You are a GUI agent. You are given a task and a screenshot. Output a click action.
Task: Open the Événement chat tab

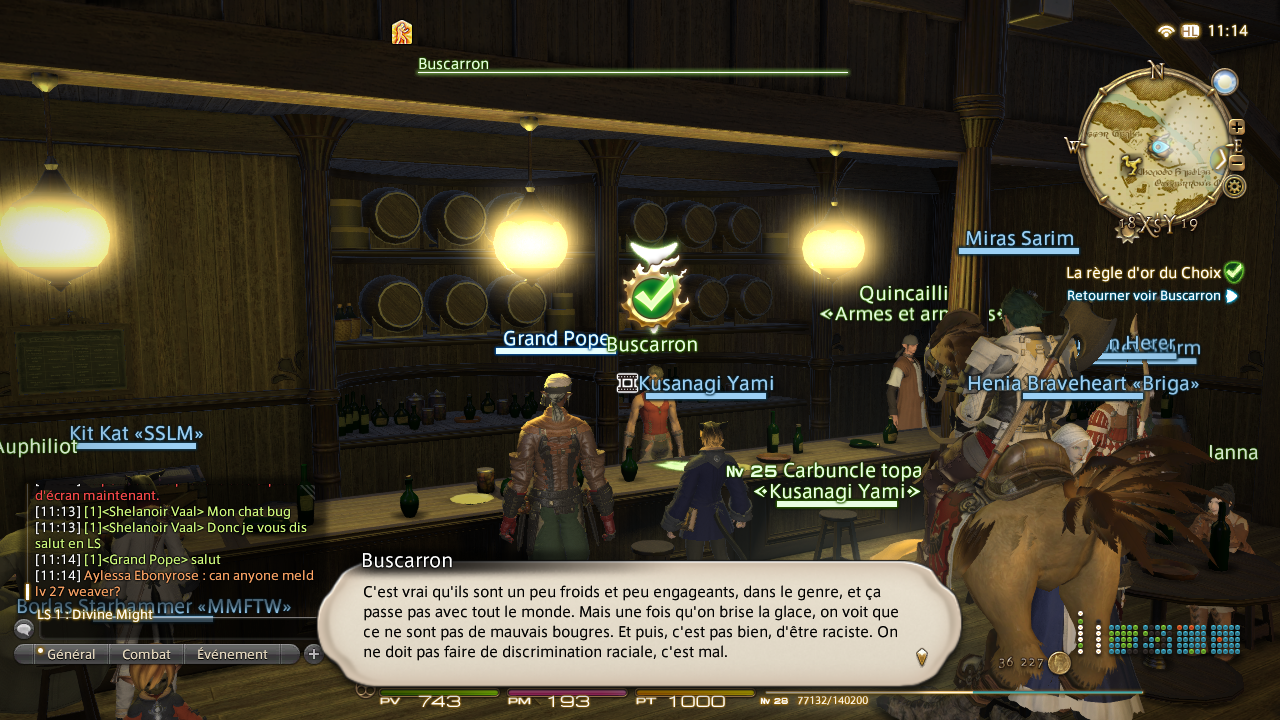click(x=232, y=654)
